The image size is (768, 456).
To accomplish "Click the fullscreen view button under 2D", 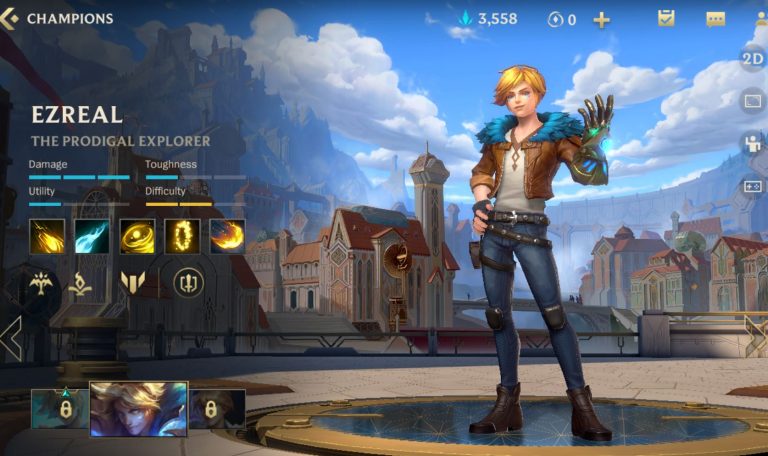I will tap(752, 101).
